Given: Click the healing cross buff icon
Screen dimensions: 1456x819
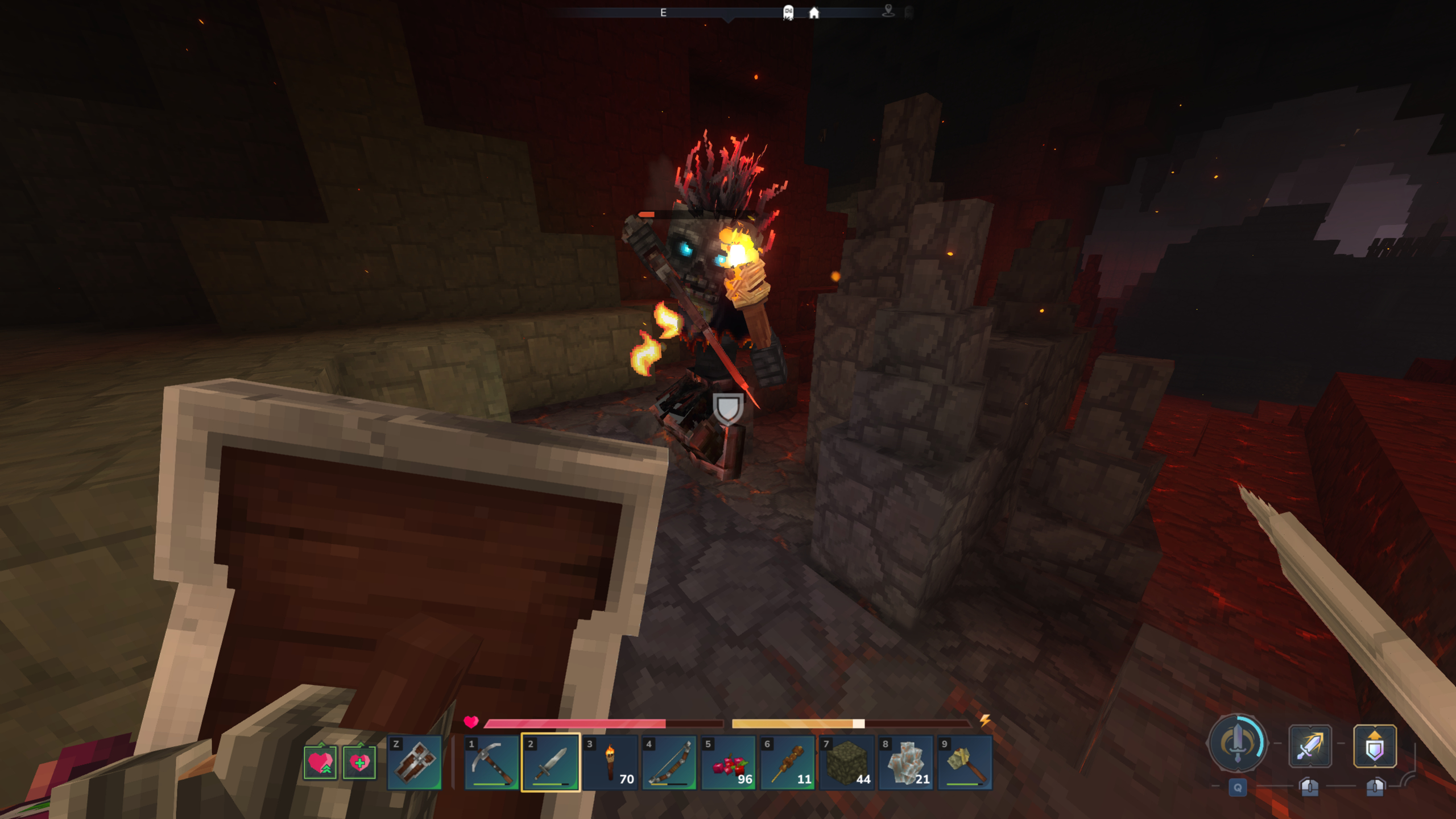Looking at the screenshot, I should 361,762.
